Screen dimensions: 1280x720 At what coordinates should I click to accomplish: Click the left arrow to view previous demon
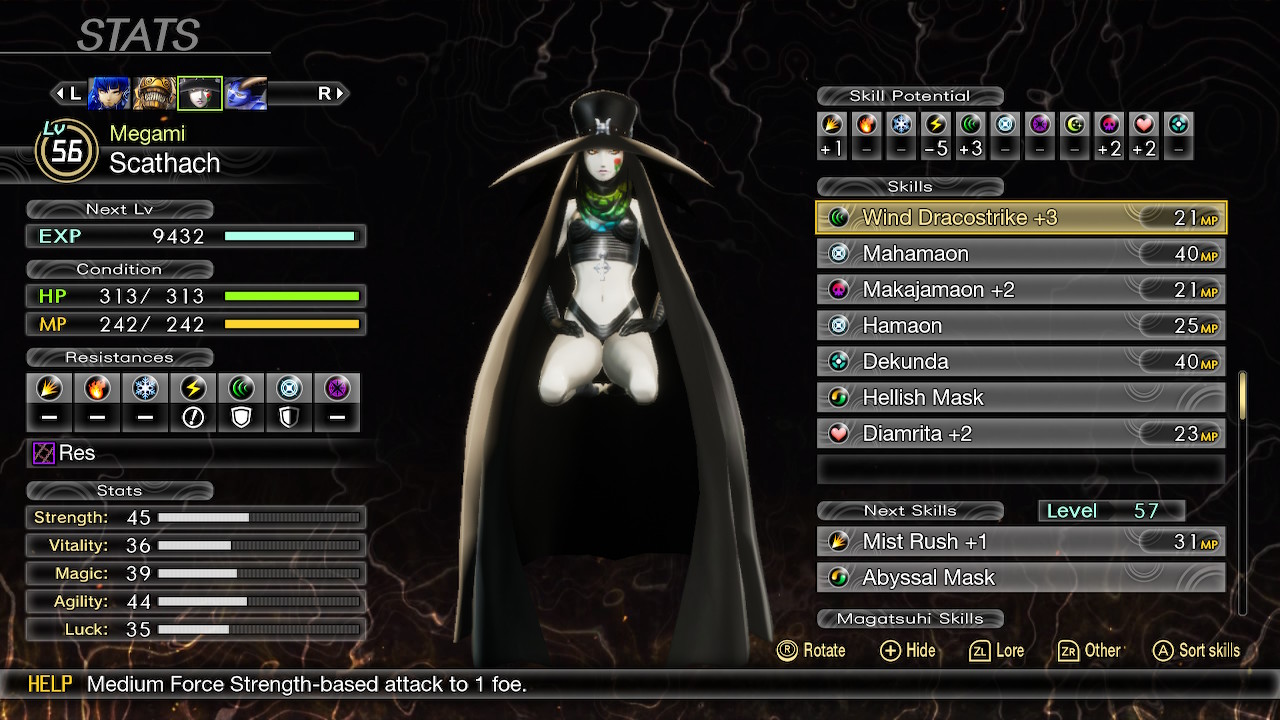[x=62, y=93]
